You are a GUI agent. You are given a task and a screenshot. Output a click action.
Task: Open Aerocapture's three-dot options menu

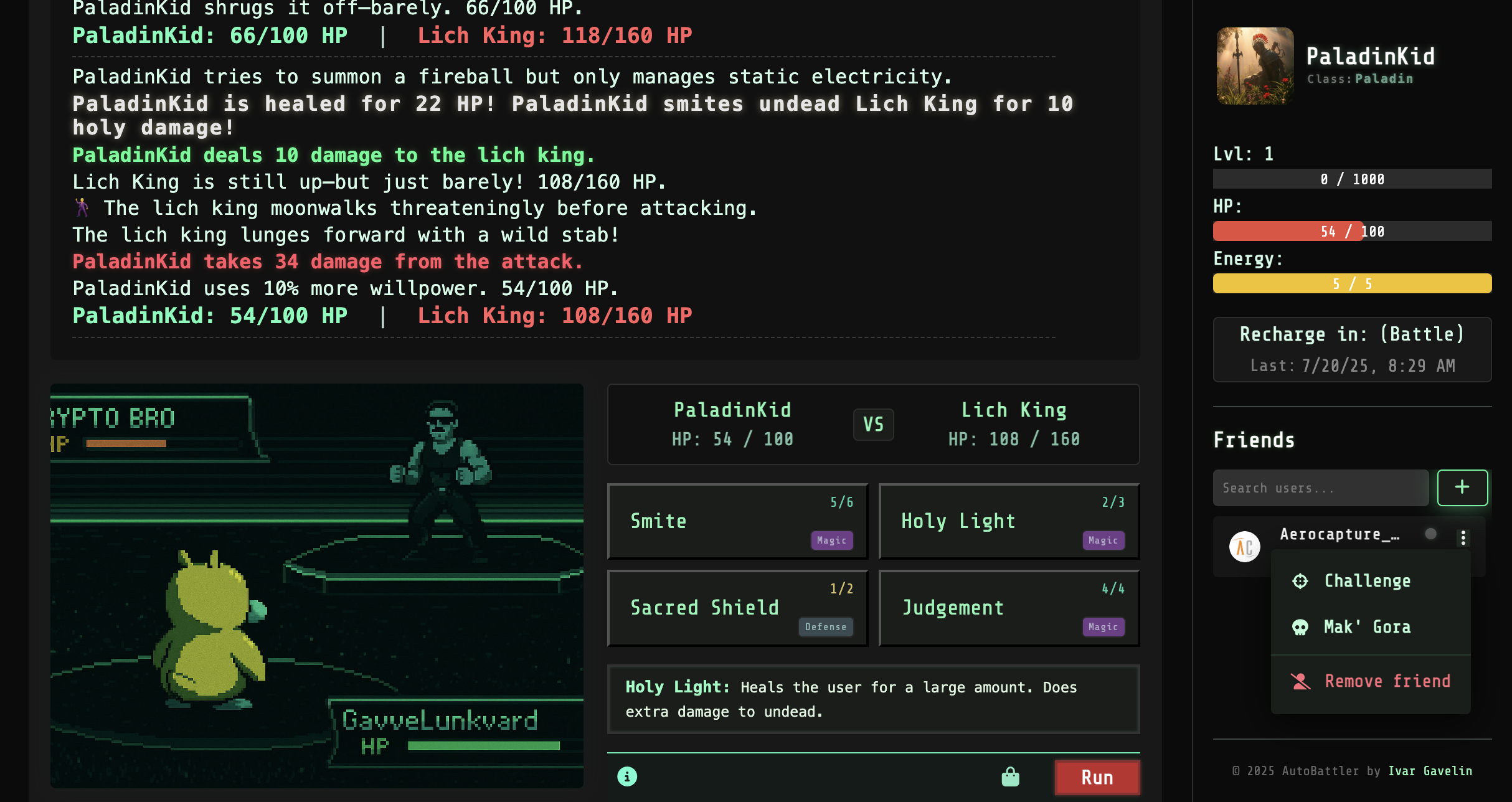1462,537
